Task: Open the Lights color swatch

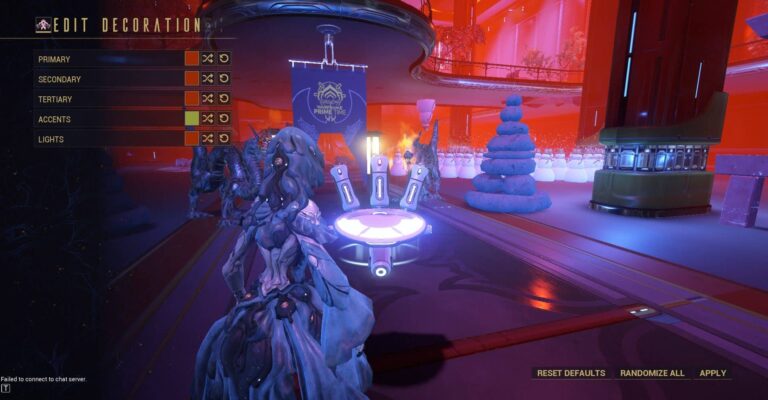Action: pos(192,139)
